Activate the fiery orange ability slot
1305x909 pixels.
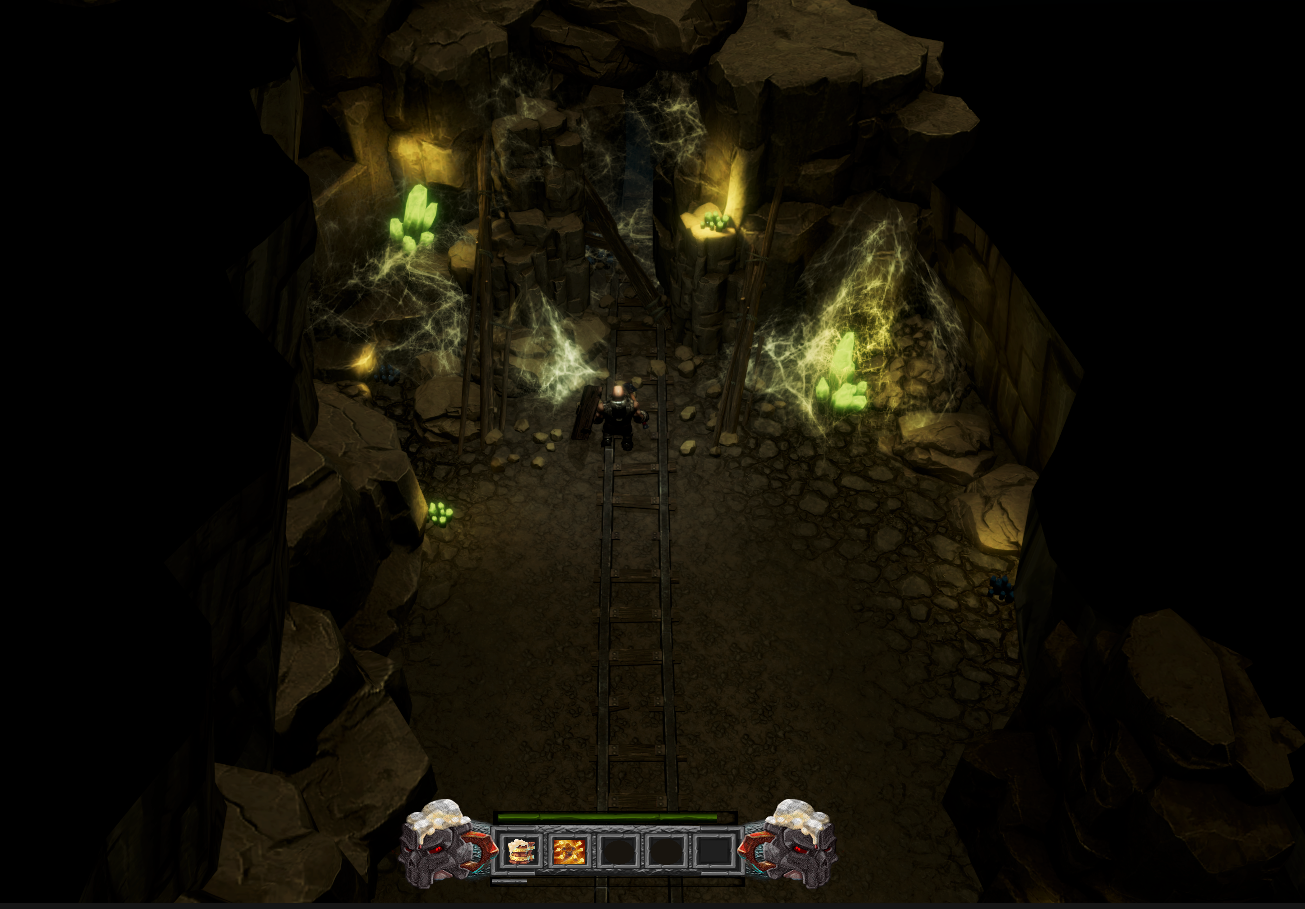(x=569, y=851)
